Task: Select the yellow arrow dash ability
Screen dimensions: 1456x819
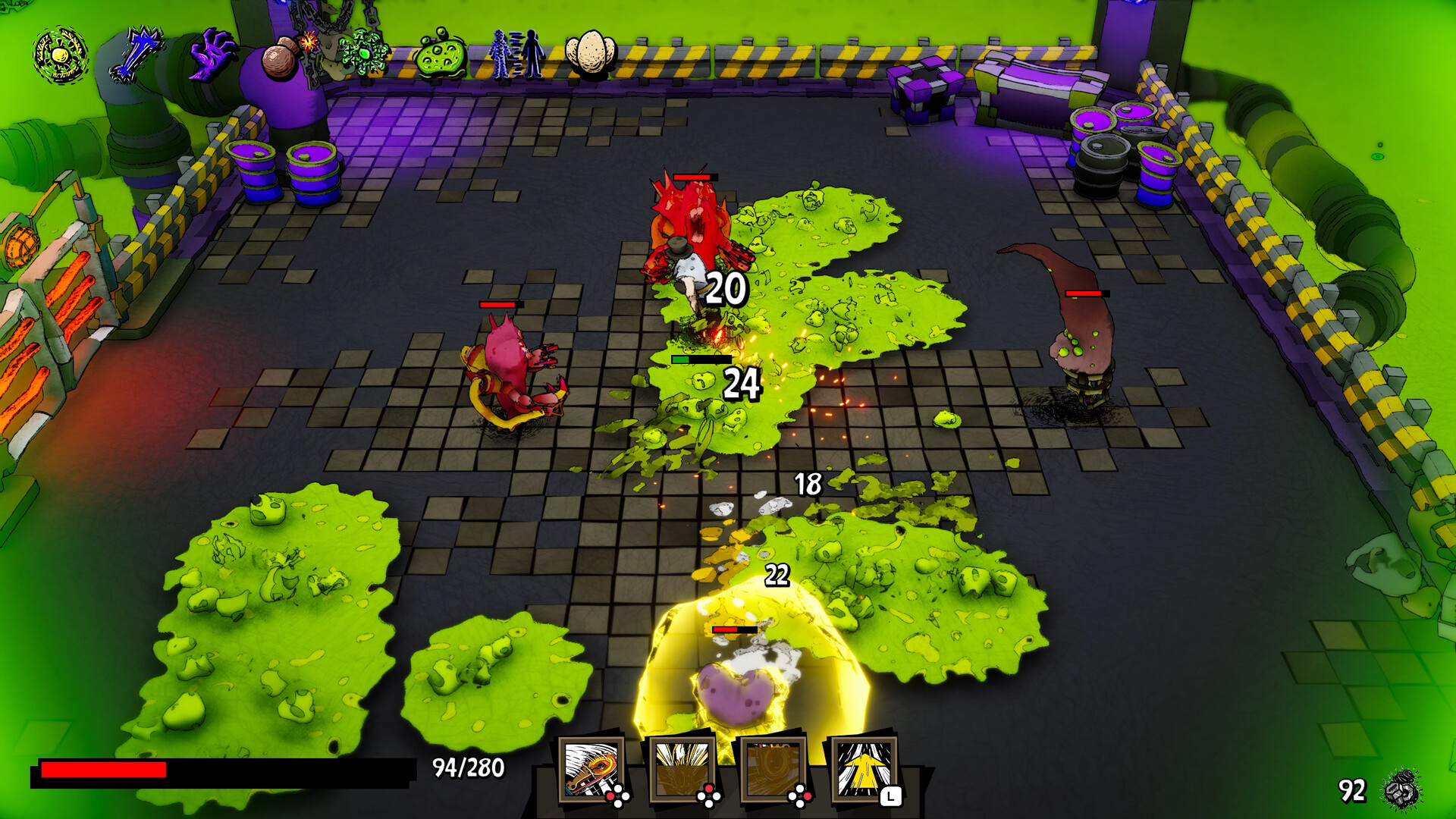Action: point(865,767)
